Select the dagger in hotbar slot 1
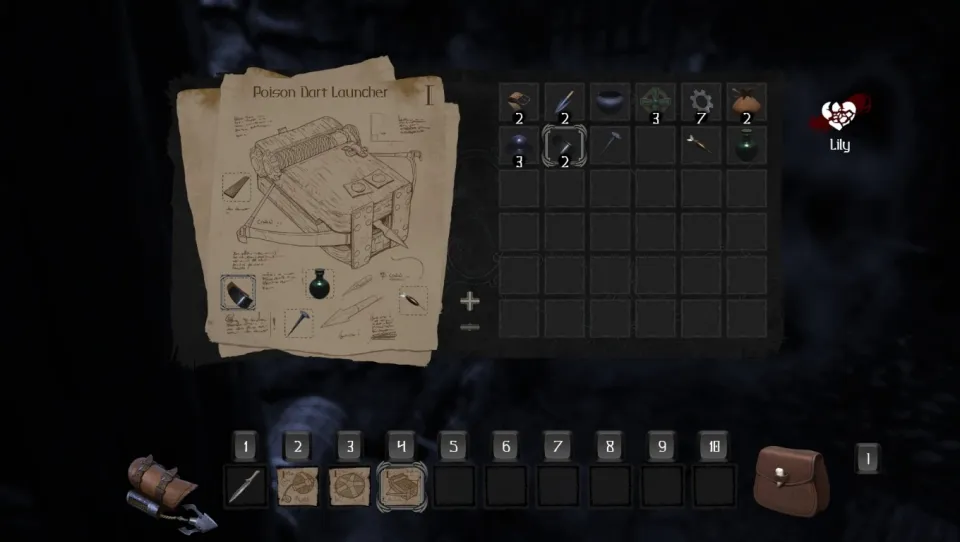This screenshot has height=542, width=960. pyautogui.click(x=246, y=486)
